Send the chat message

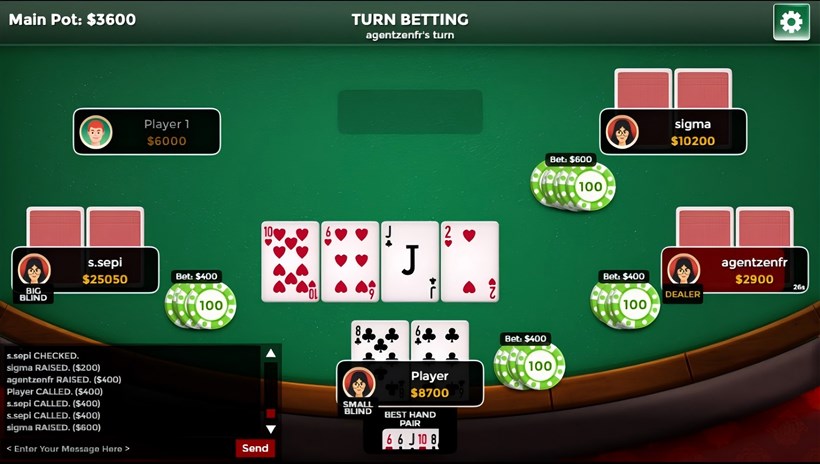pos(255,448)
